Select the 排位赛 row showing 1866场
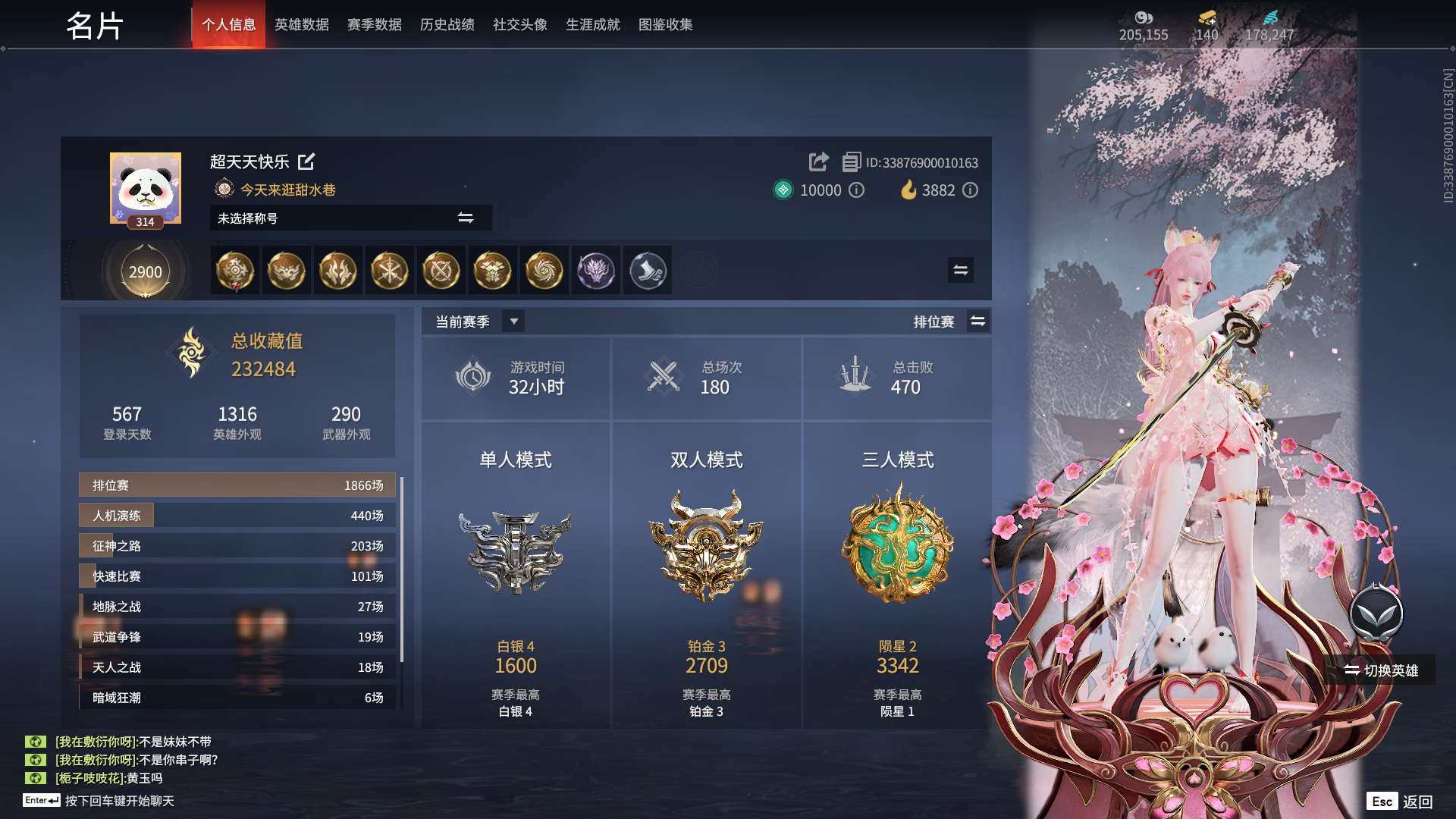The height and width of the screenshot is (819, 1456). (236, 485)
